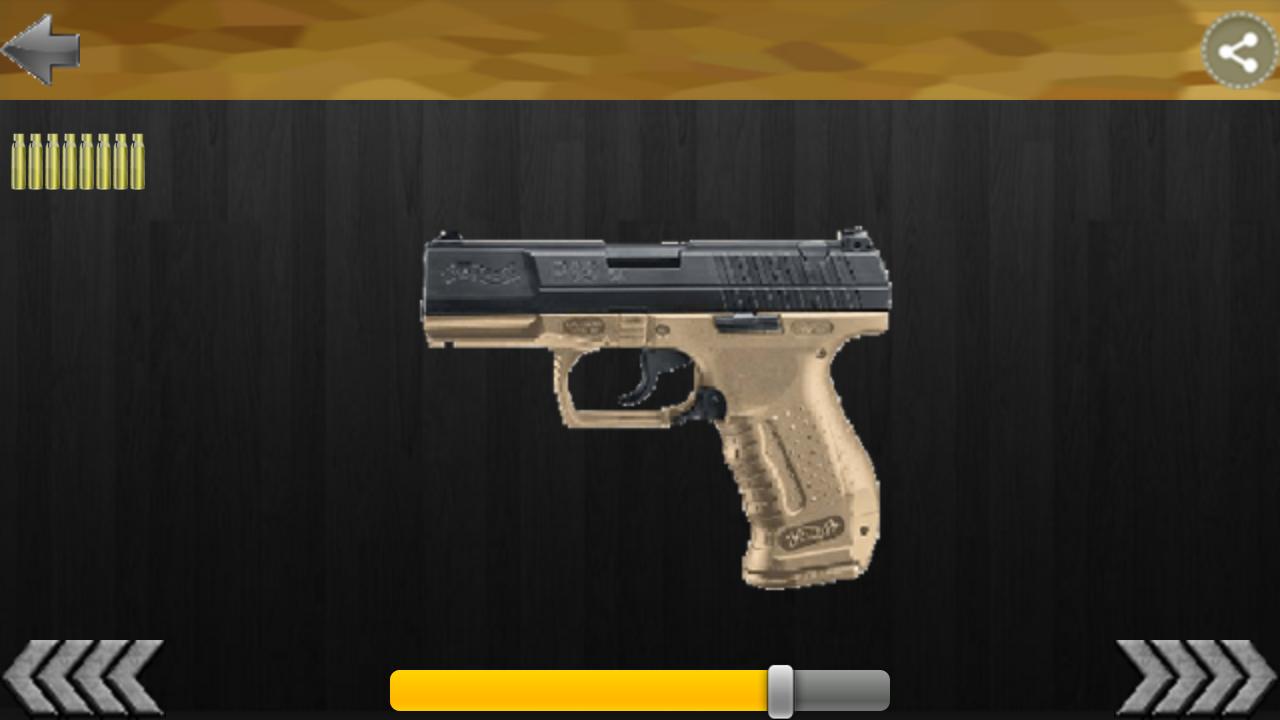Click the gold patterned header bar
This screenshot has width=1280, height=720.
640,50
